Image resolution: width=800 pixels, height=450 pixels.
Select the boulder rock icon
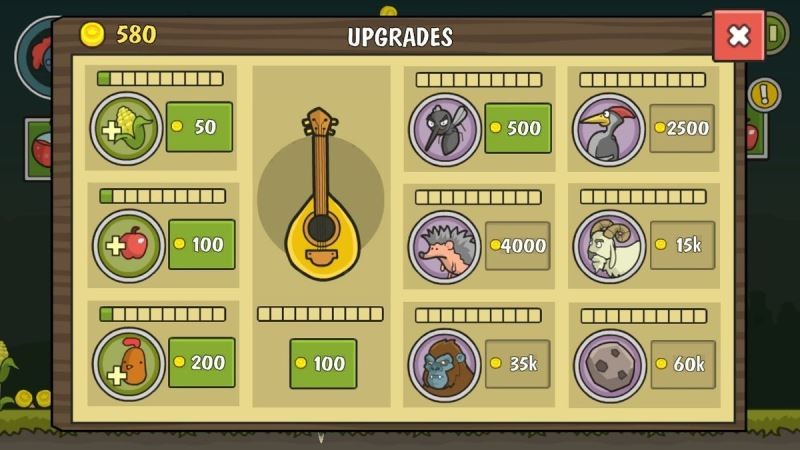coord(609,365)
